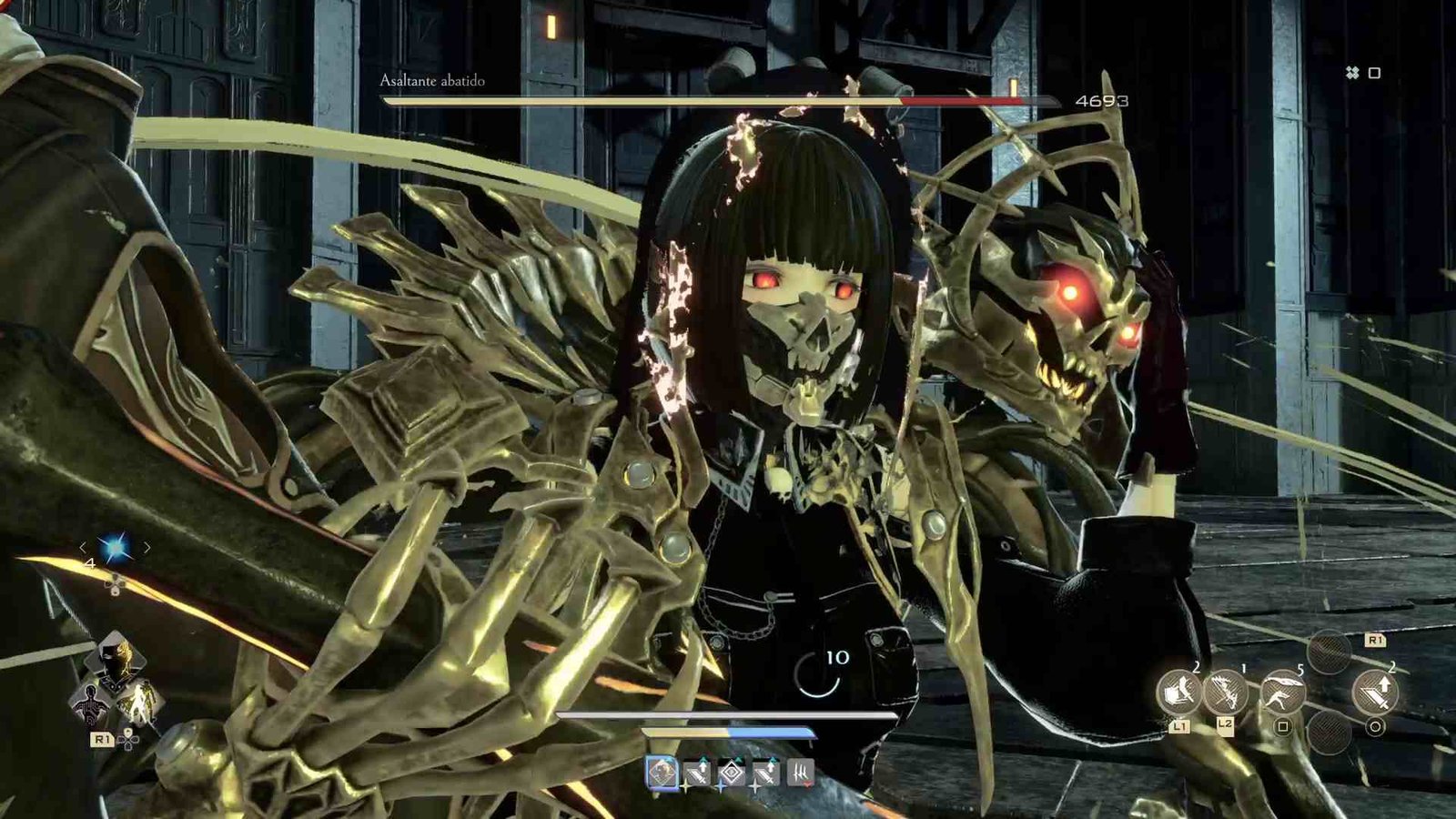Cycle to the next quick item
This screenshot has width=1456, height=819.
click(x=147, y=547)
